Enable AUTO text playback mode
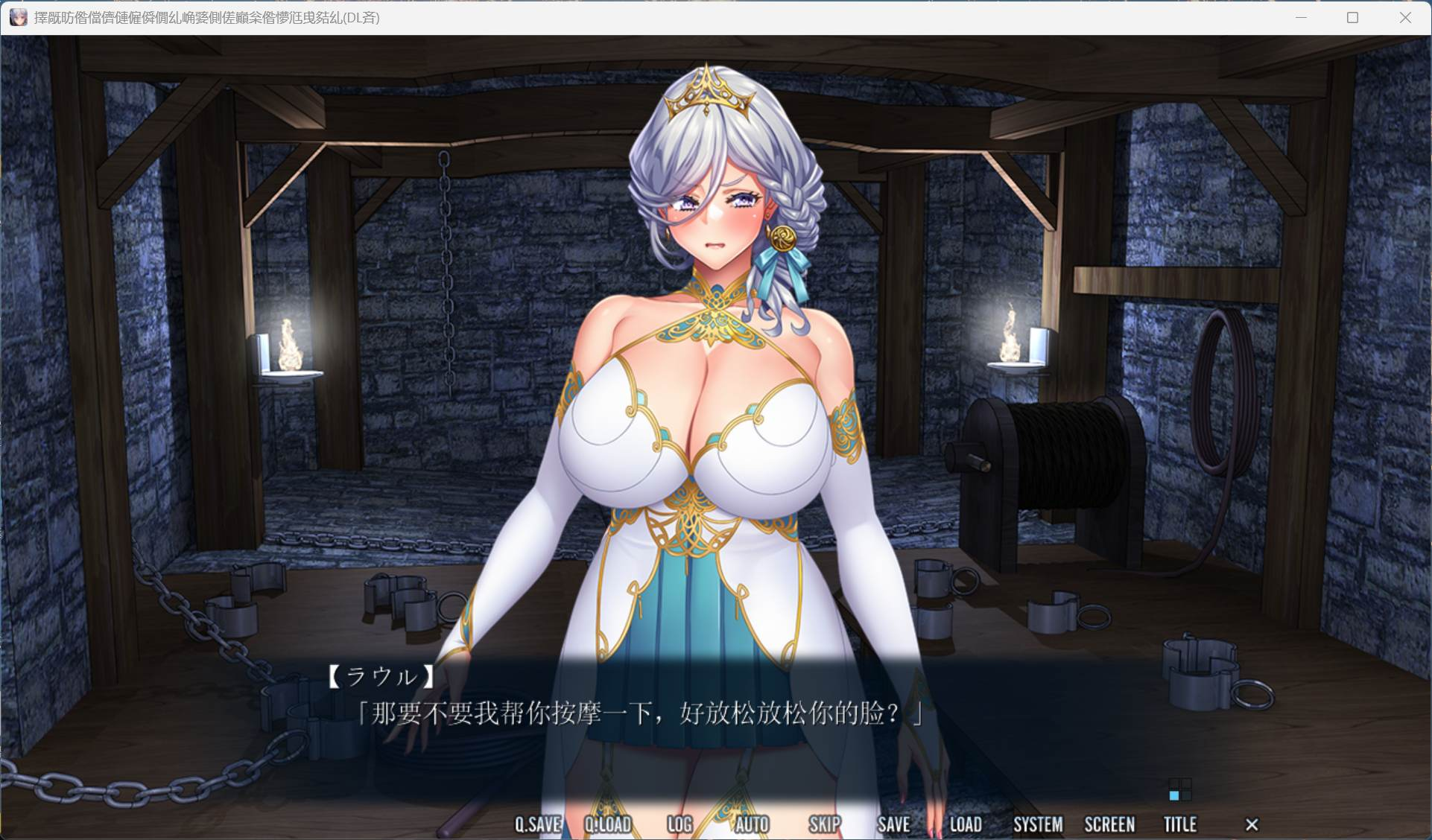The width and height of the screenshot is (1432, 840). click(753, 824)
